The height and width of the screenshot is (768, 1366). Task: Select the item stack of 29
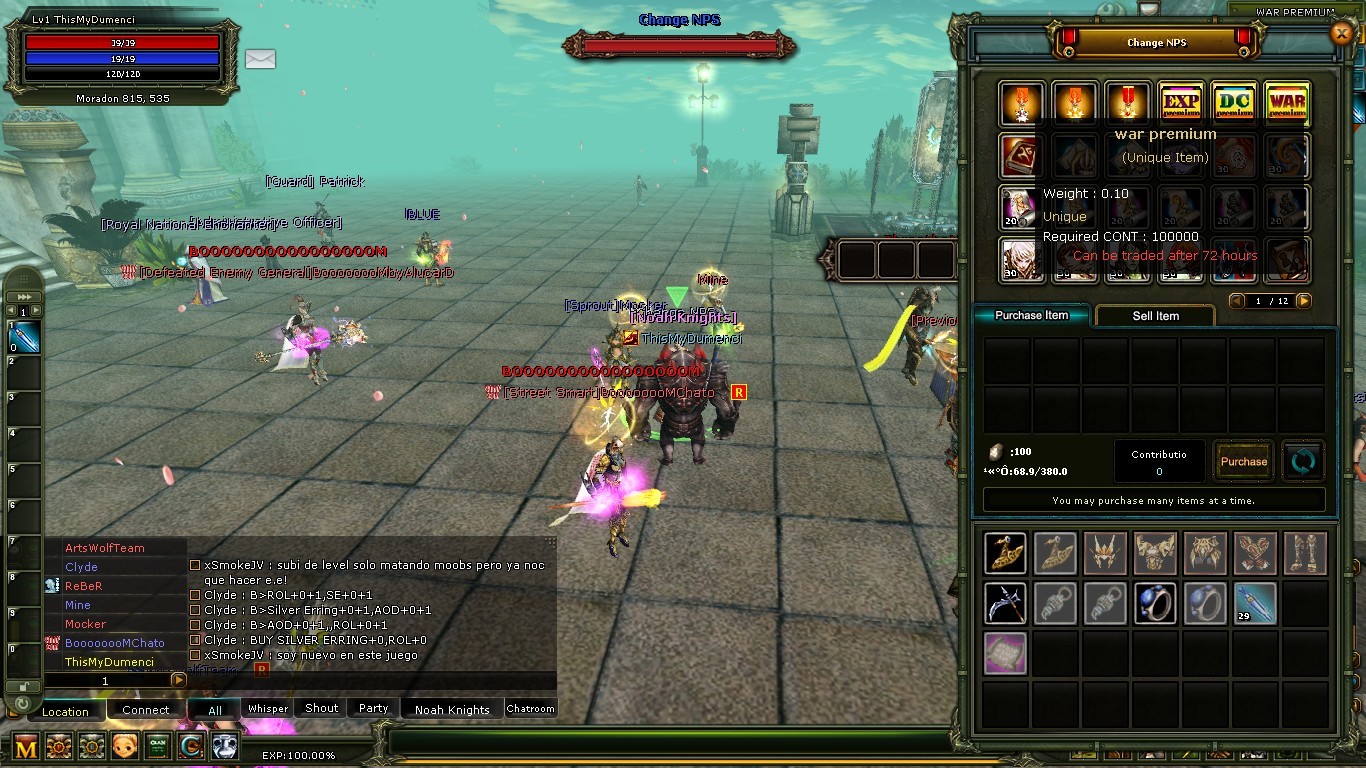[x=1255, y=603]
